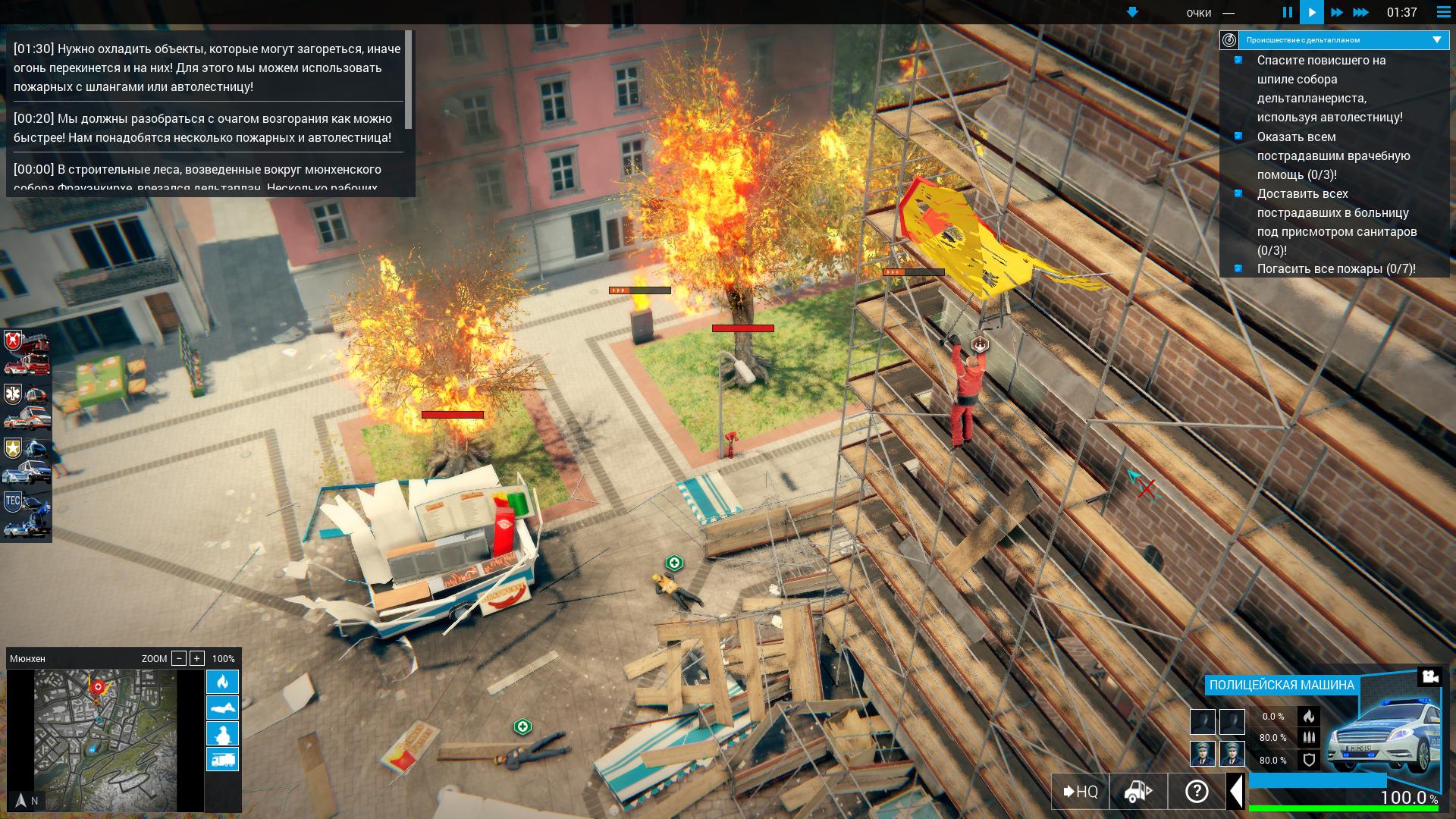The height and width of the screenshot is (819, 1456).
Task: Toggle the vehicles filter on the minimap
Action: point(222,759)
